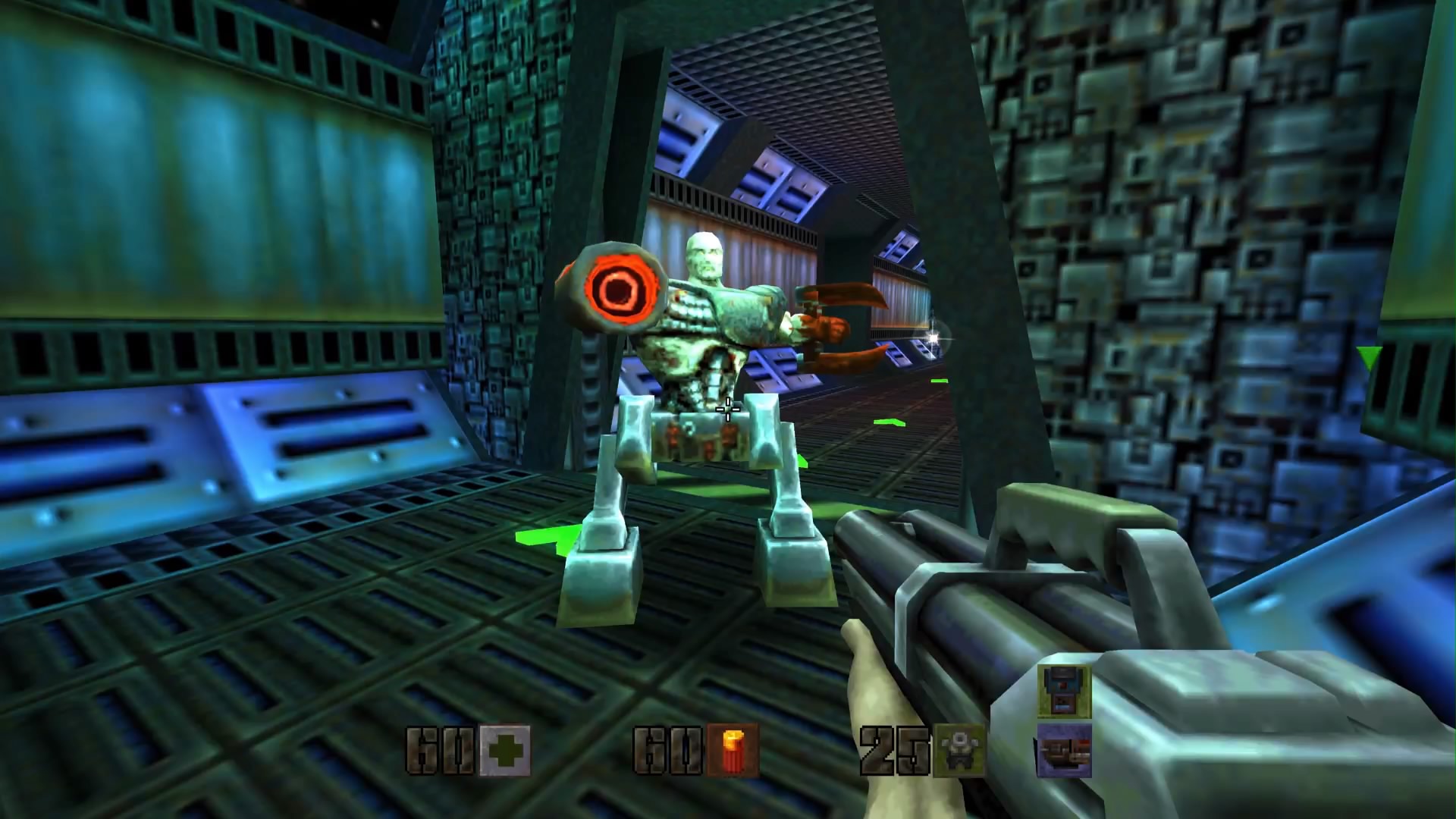Select the green-framed item icon above the weapon icon
Image resolution: width=1456 pixels, height=819 pixels.
(x=1064, y=692)
